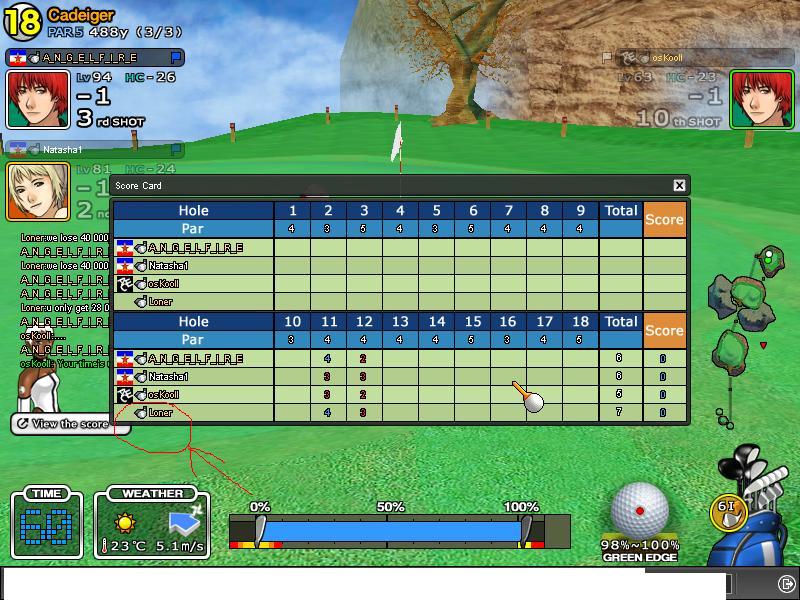The height and width of the screenshot is (600, 800).
Task: Close the Score Card window
Action: (x=679, y=185)
